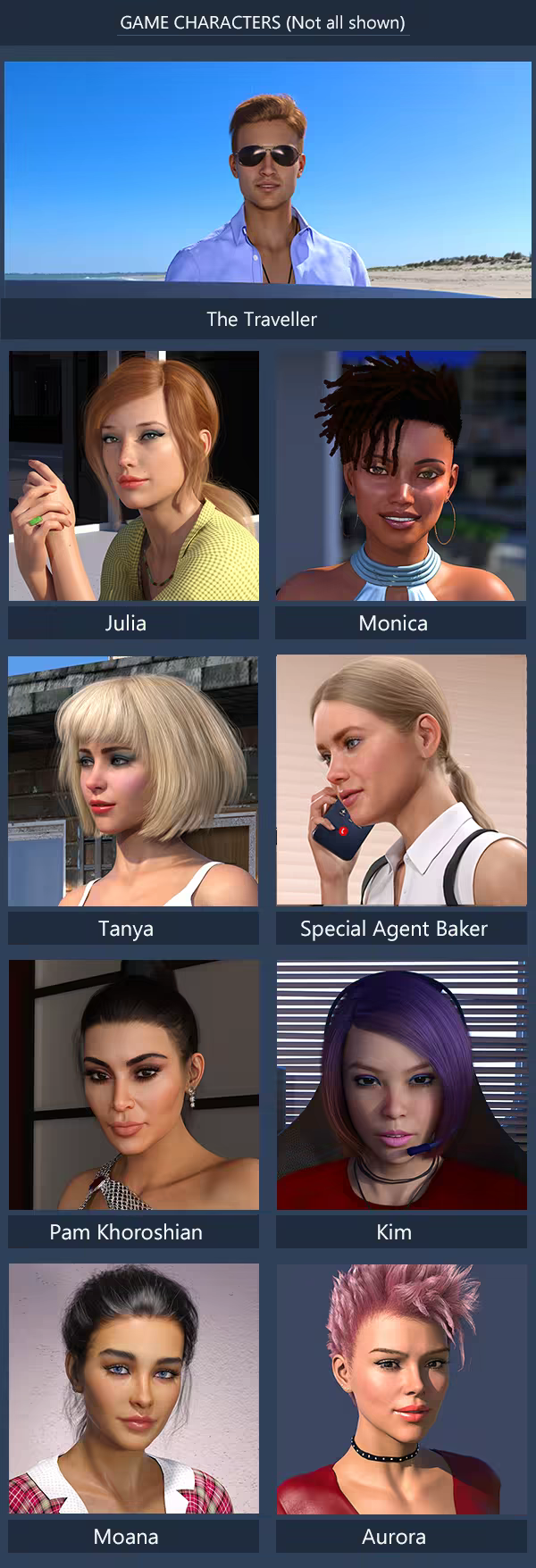
Task: View Special Agent Baker's portrait
Action: 401,781
